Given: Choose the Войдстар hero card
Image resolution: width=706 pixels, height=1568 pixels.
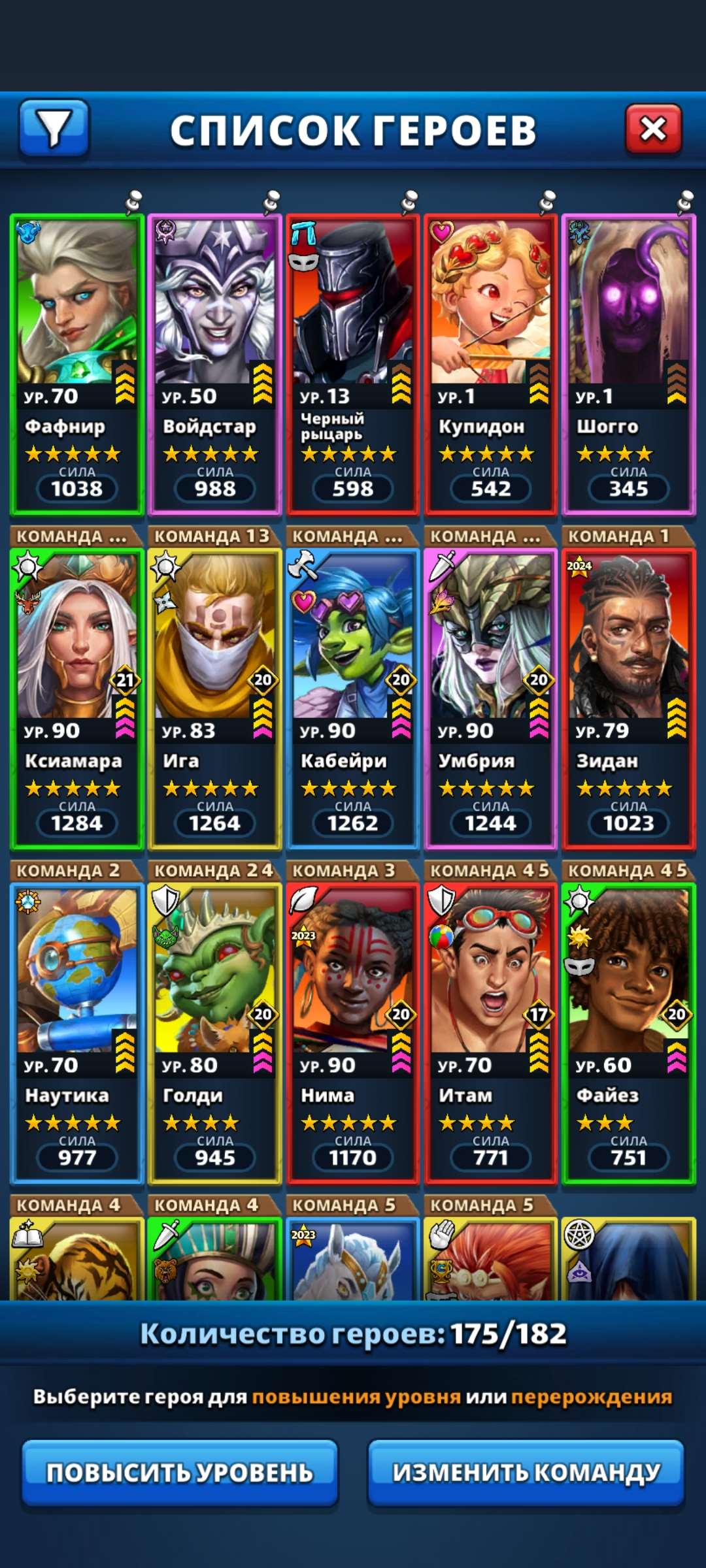Looking at the screenshot, I should point(215,365).
